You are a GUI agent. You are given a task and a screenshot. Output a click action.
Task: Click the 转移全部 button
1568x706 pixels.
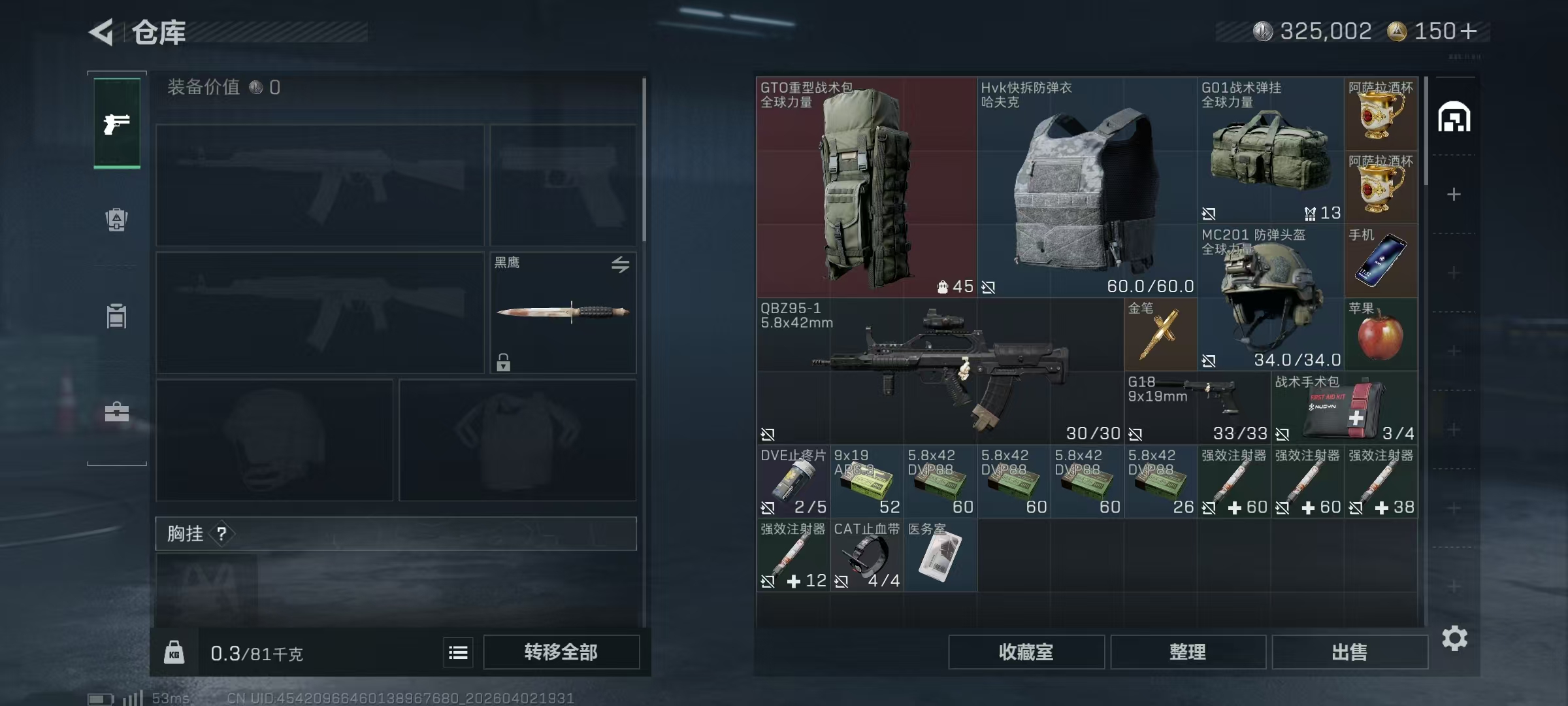[561, 652]
